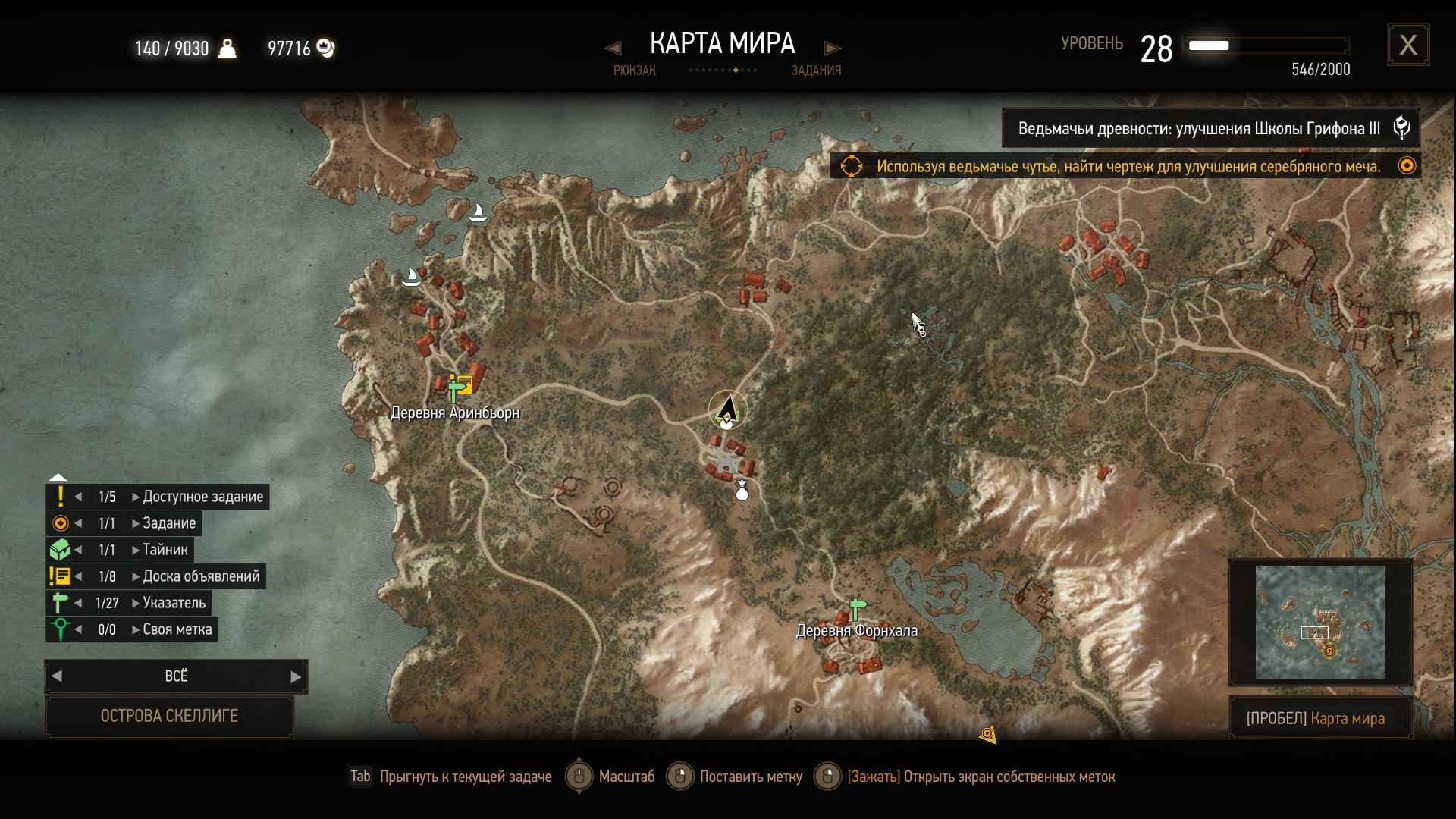The image size is (1456, 819).
Task: Click the Острова Скеллиге region button
Action: click(x=169, y=716)
